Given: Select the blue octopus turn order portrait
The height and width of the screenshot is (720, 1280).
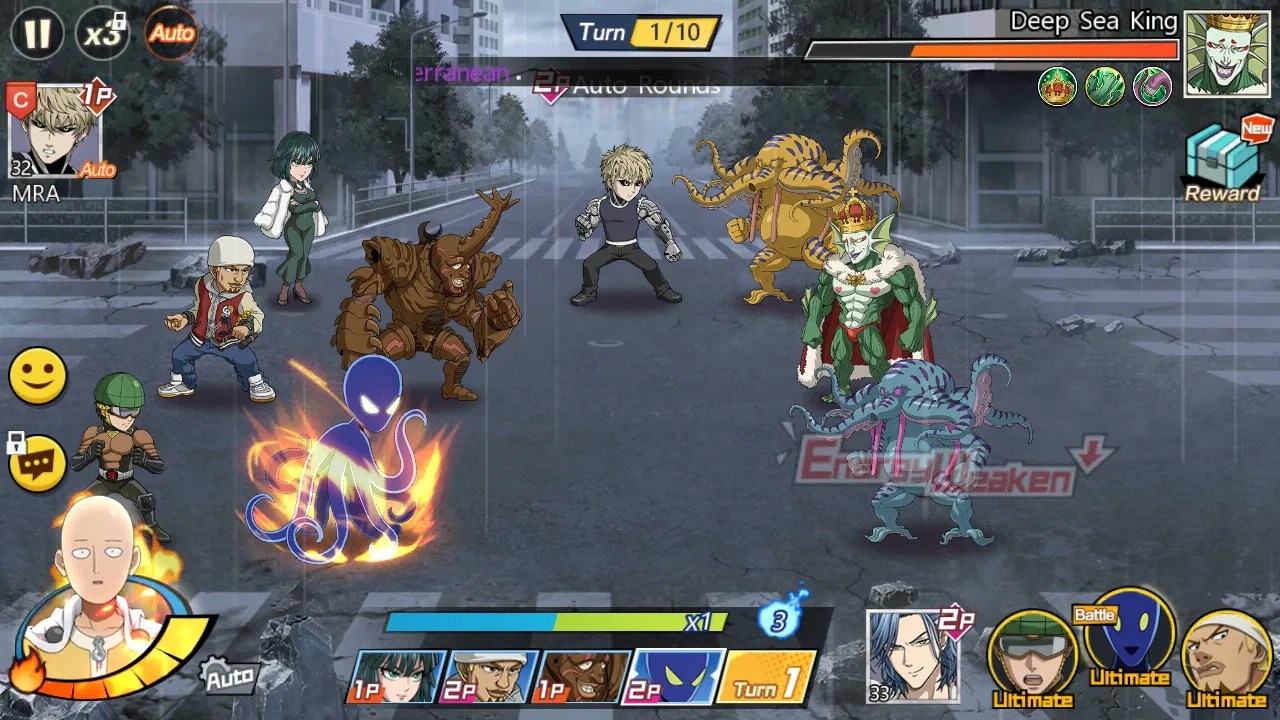Looking at the screenshot, I should [x=674, y=677].
